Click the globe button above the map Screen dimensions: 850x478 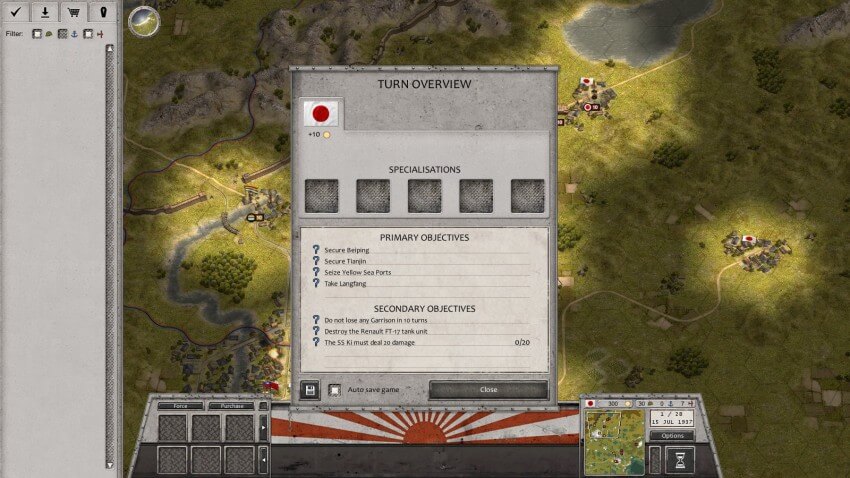coord(144,20)
